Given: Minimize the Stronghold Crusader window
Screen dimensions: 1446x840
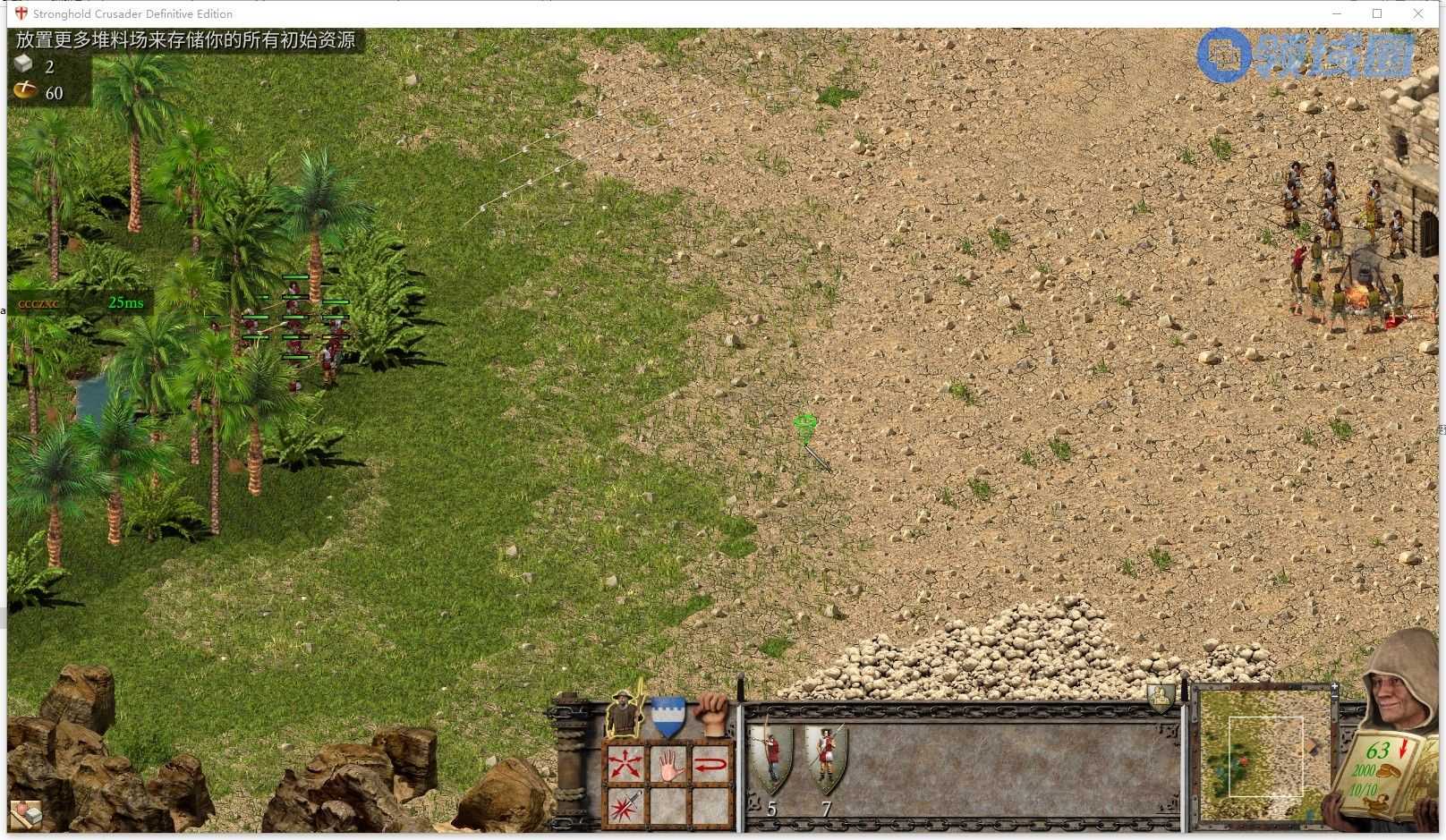Looking at the screenshot, I should [1337, 13].
